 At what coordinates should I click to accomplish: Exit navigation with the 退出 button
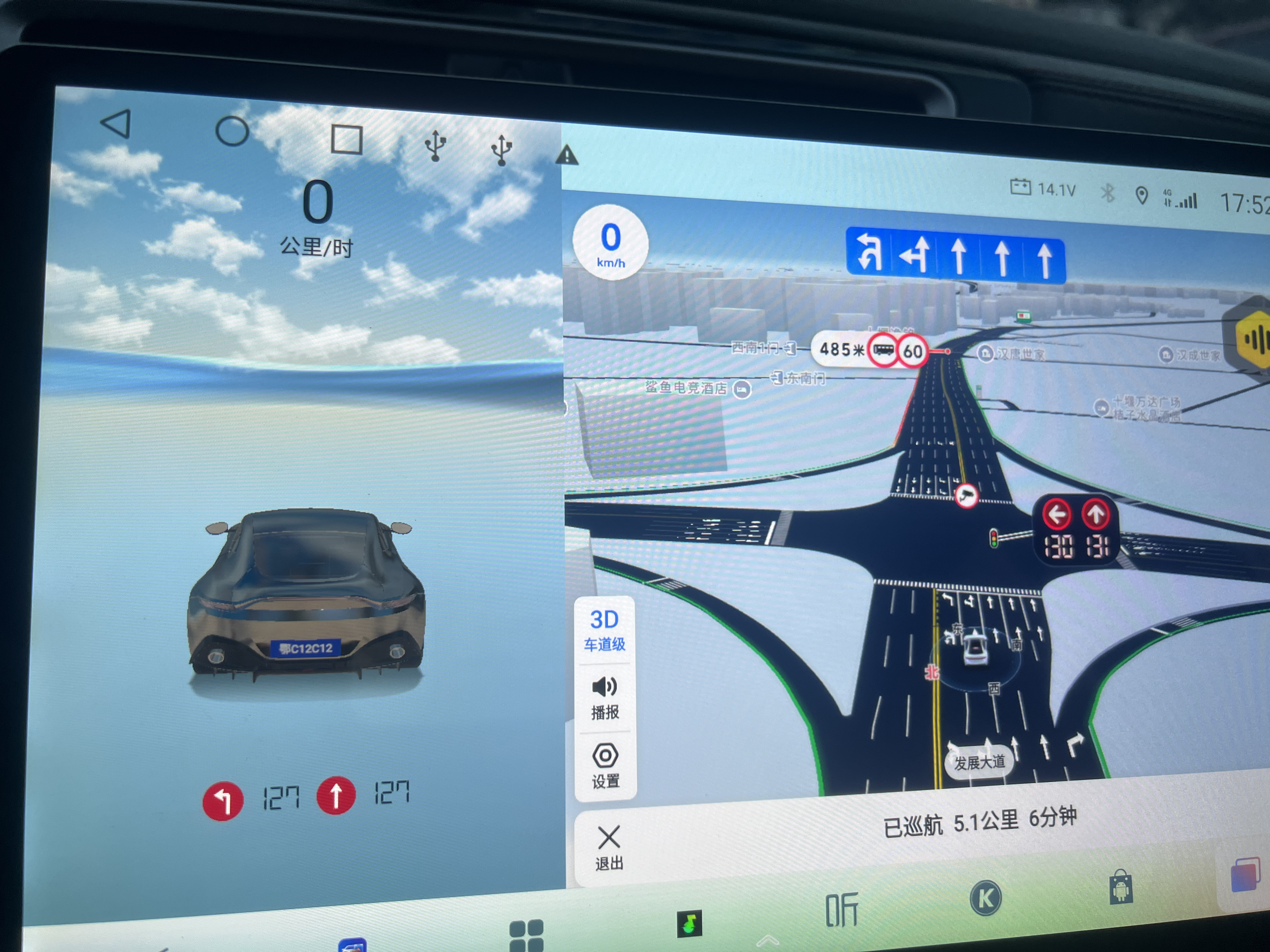pos(609,847)
